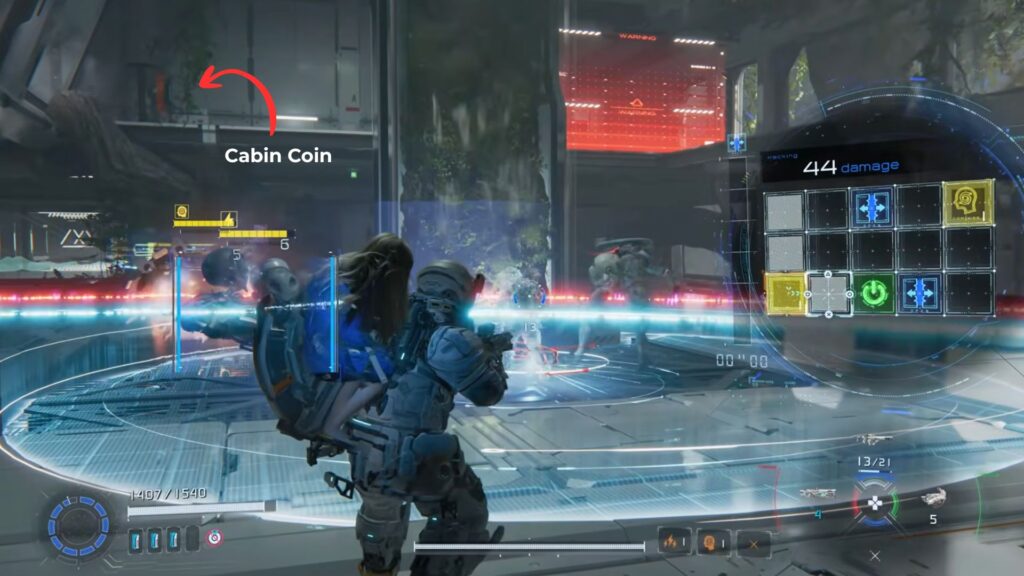Choose the yellow head-icon hacking tile
The height and width of the screenshot is (576, 1024).
[968, 204]
